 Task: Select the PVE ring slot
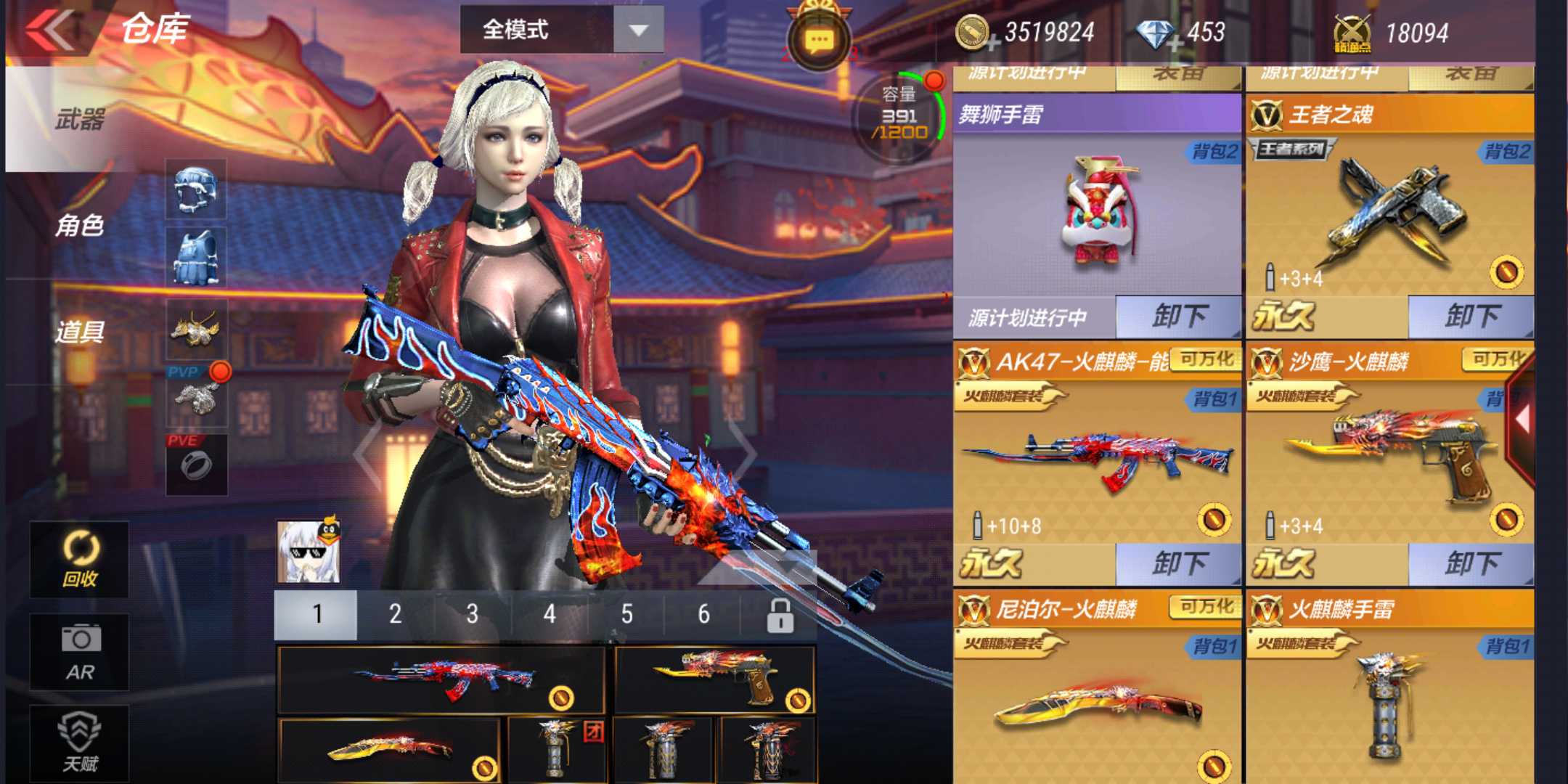click(x=196, y=465)
